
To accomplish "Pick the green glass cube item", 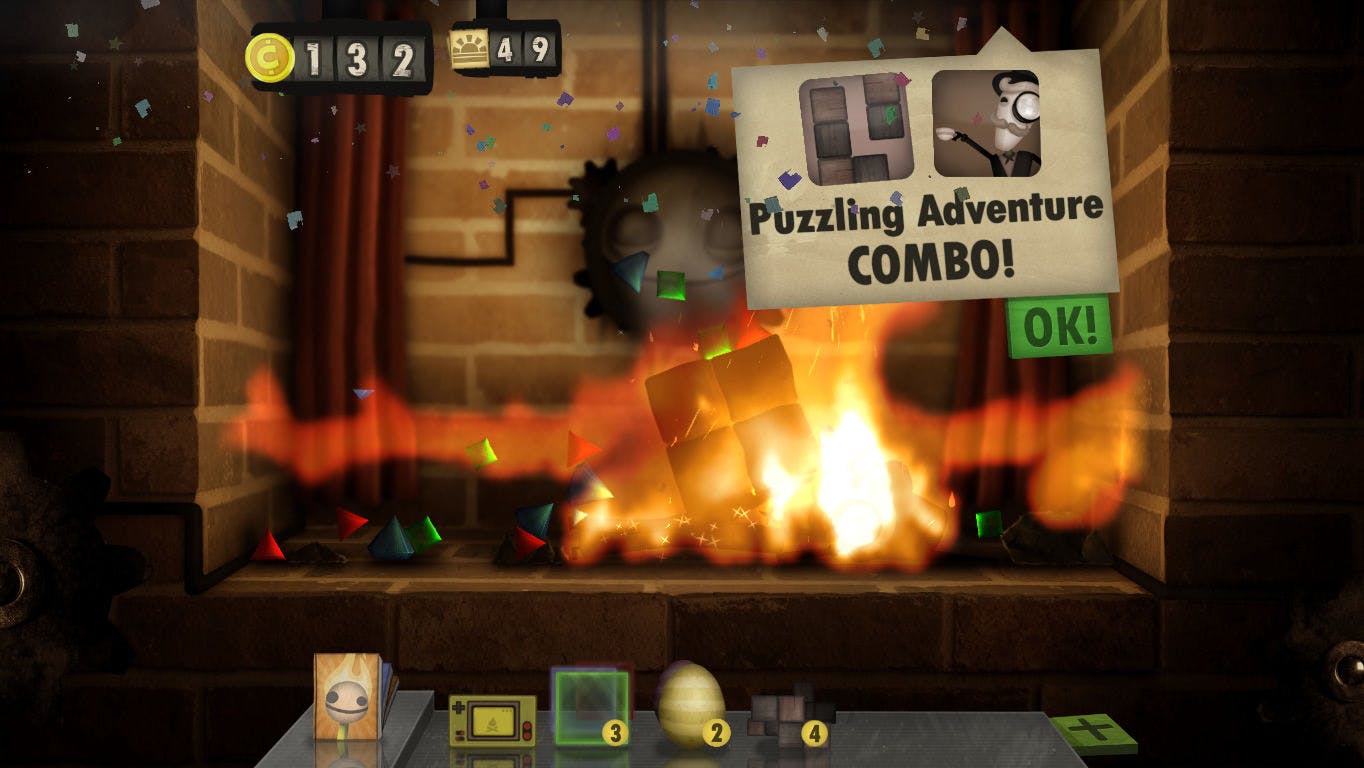I will point(590,707).
